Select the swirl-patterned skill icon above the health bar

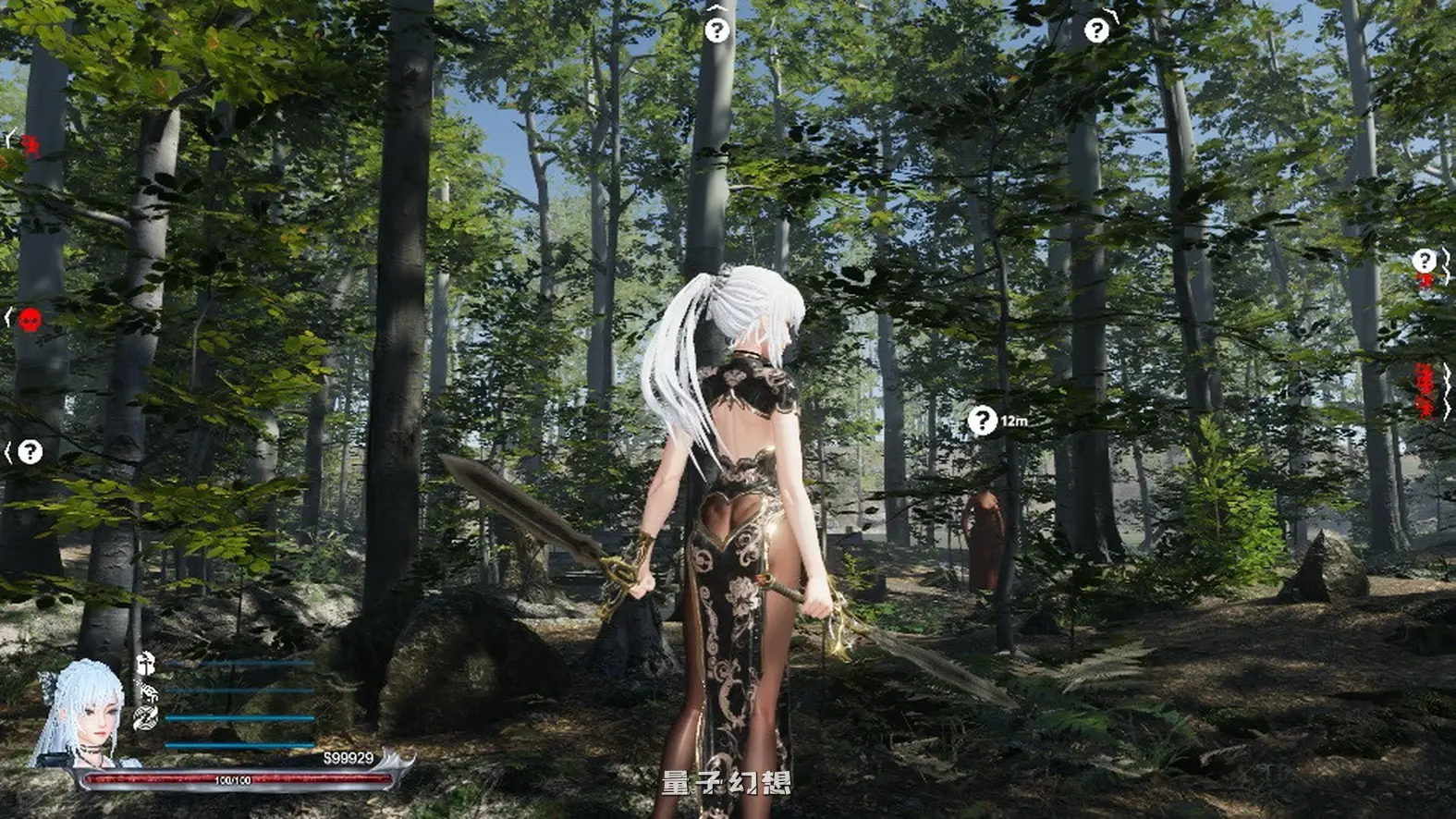point(146,717)
